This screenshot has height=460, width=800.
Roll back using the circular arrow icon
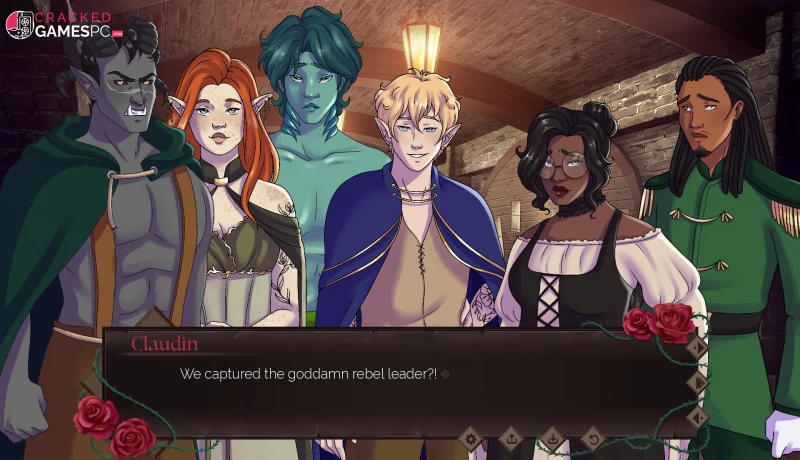[x=592, y=438]
